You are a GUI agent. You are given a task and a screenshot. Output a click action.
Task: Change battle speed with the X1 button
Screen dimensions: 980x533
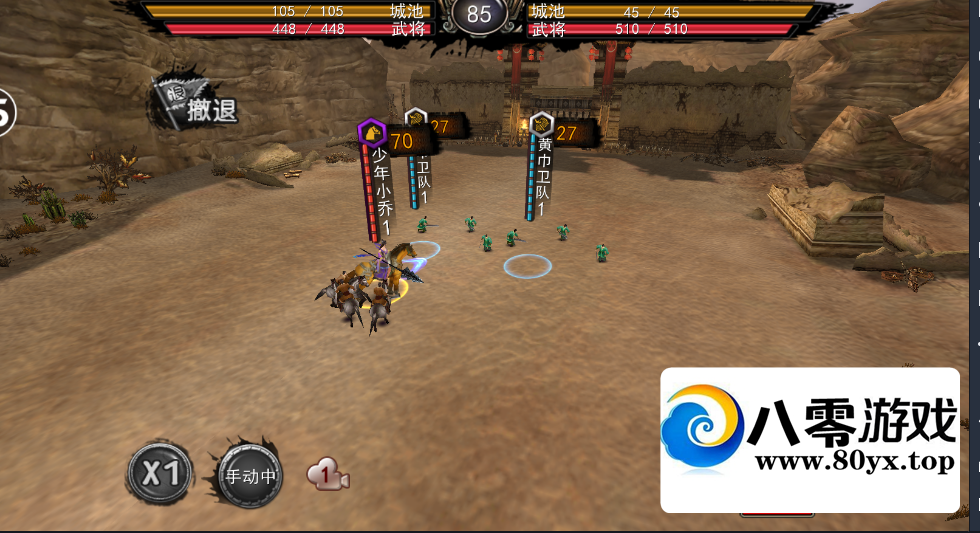160,472
